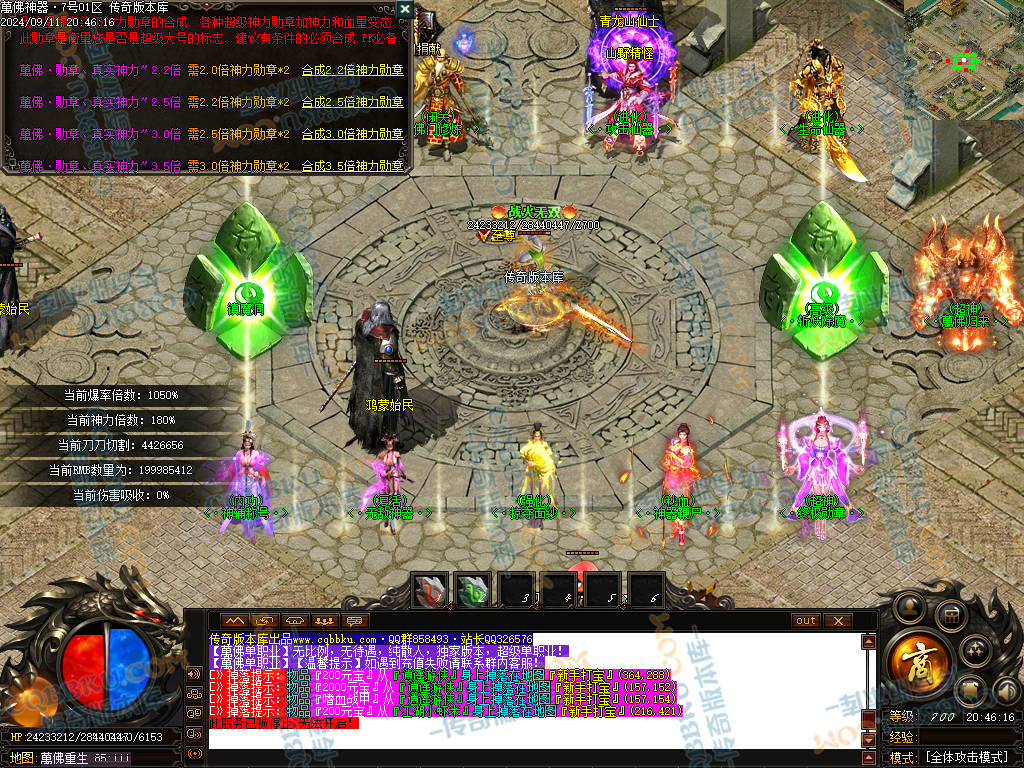Use the red item in hotbar slot 1
This screenshot has height=768, width=1024.
click(432, 591)
